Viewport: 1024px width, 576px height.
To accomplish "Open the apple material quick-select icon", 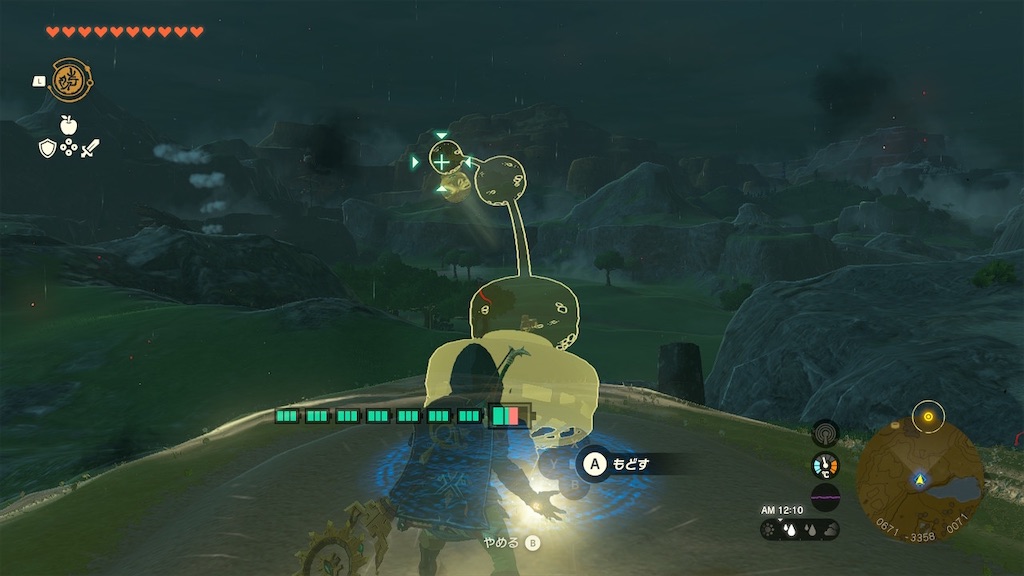I will pyautogui.click(x=68, y=125).
